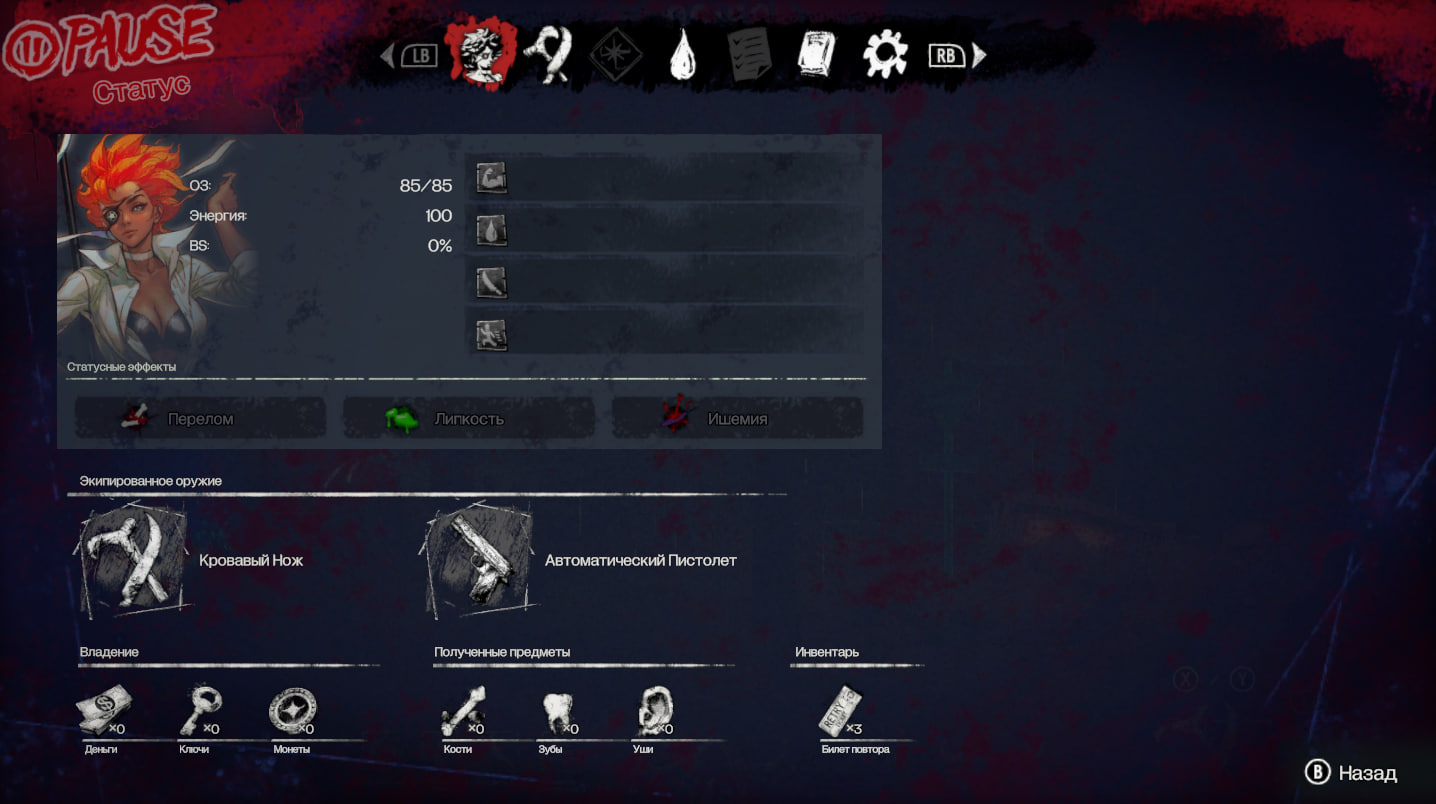
Task: Click the Деньги money icon
Action: [x=102, y=711]
